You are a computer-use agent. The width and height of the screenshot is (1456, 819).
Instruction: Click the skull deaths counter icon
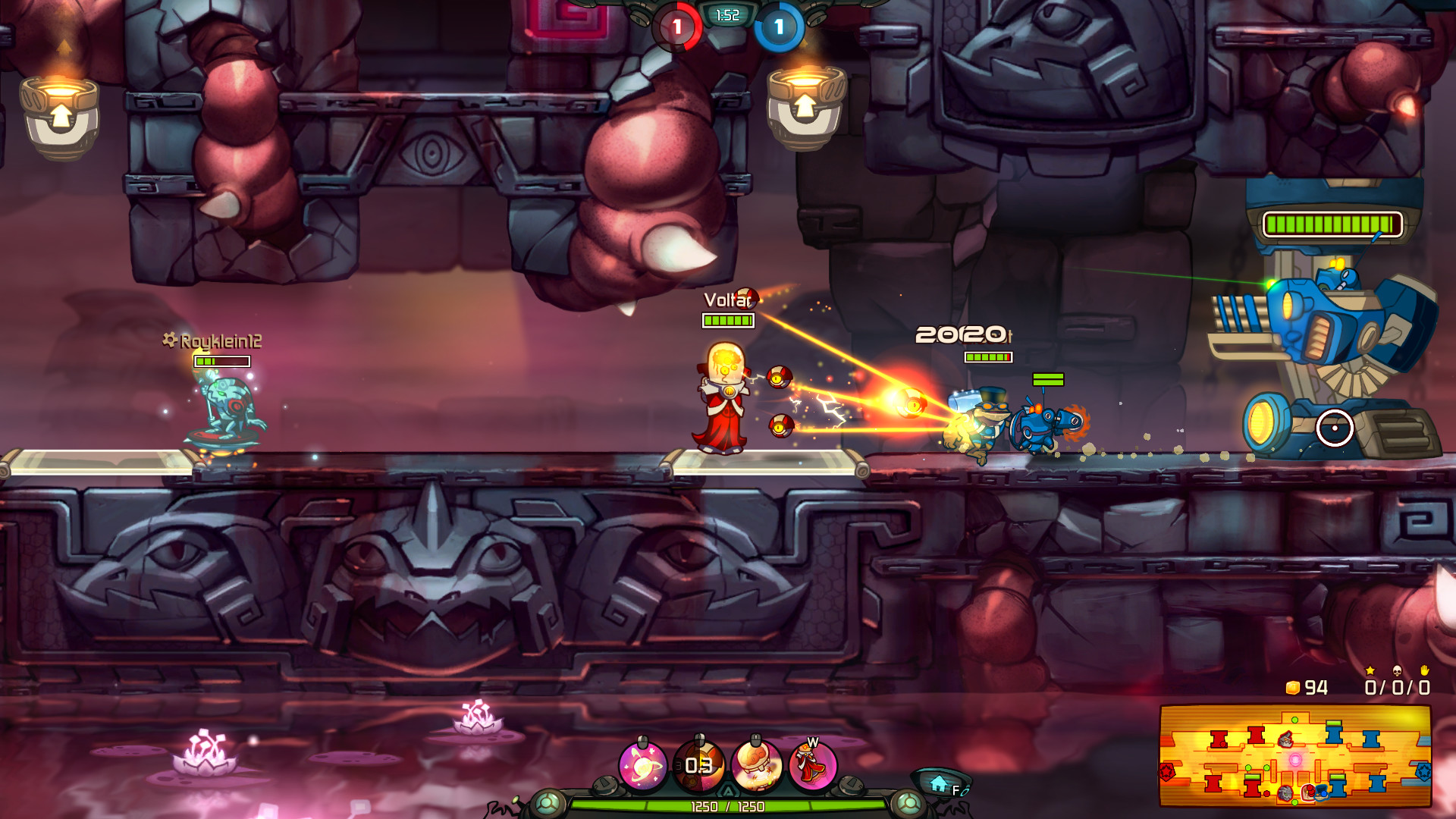pyautogui.click(x=1398, y=672)
